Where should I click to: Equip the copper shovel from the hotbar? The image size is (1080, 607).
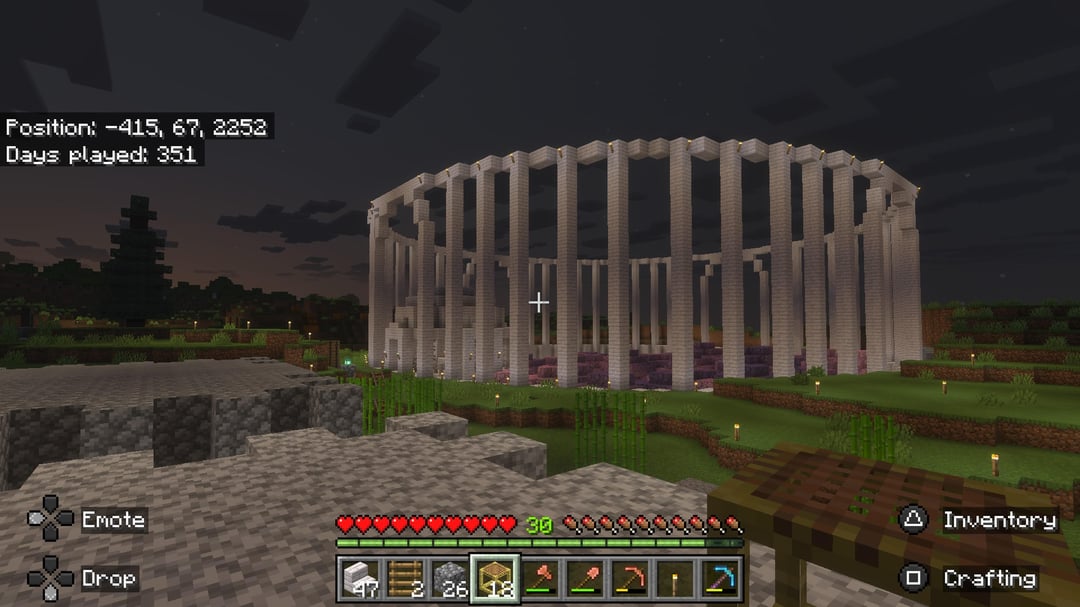(x=585, y=578)
